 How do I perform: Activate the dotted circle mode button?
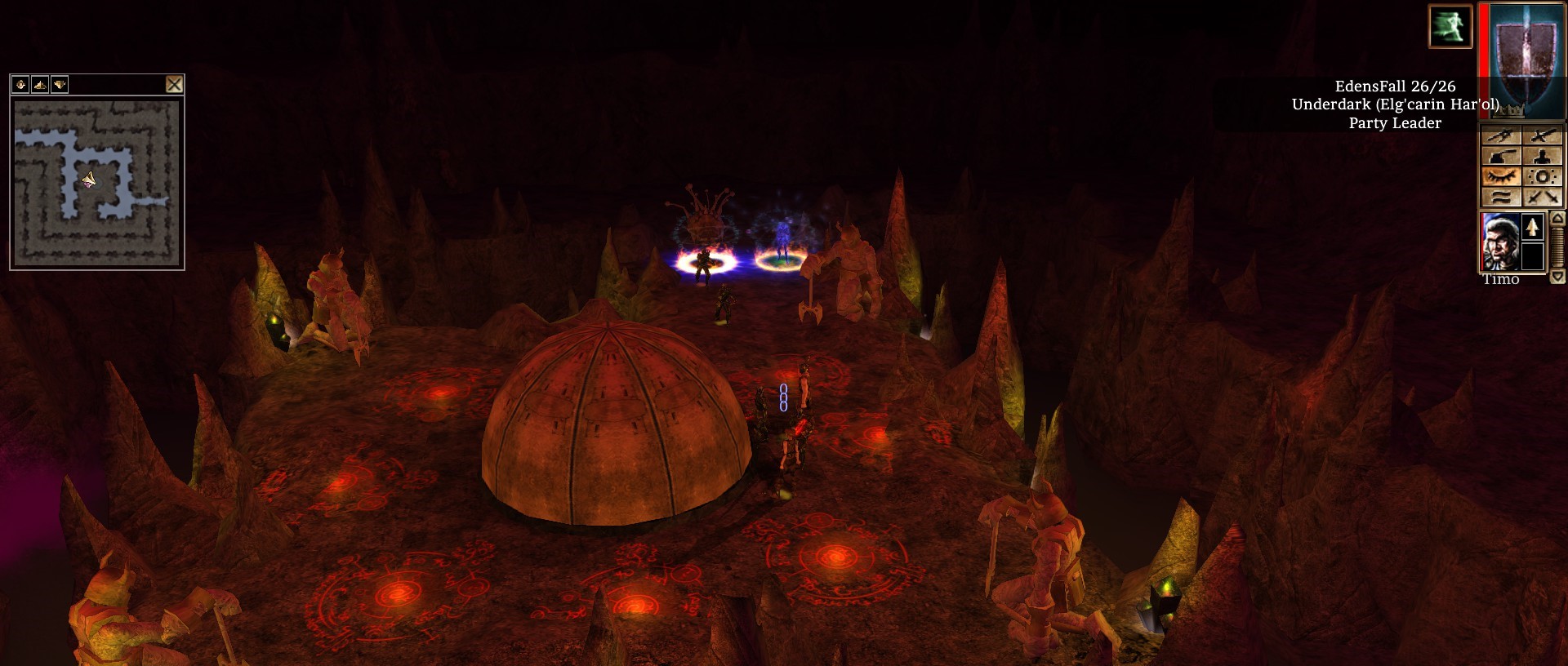pyautogui.click(x=1543, y=176)
